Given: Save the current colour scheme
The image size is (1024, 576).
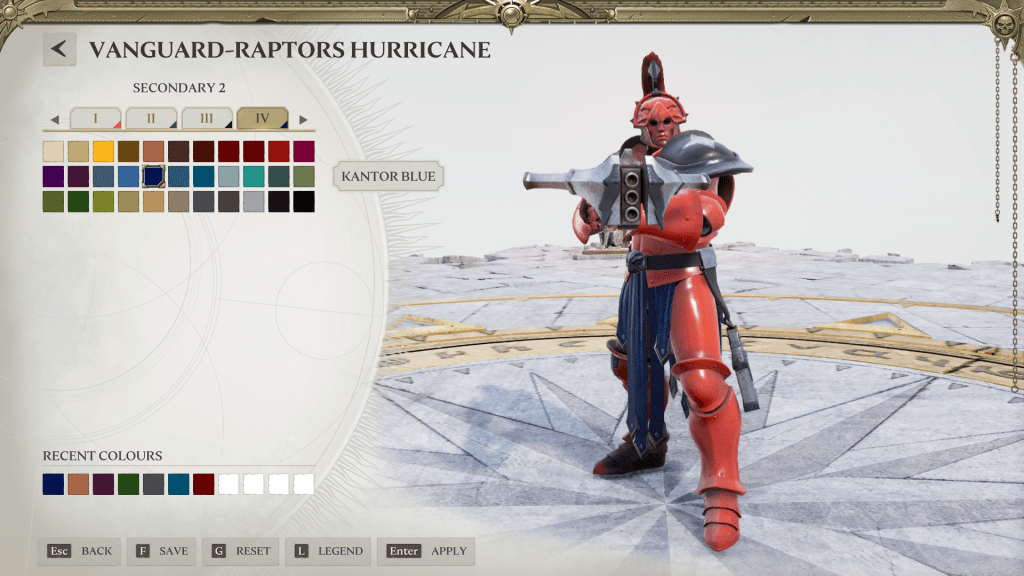Looking at the screenshot, I should pyautogui.click(x=161, y=551).
